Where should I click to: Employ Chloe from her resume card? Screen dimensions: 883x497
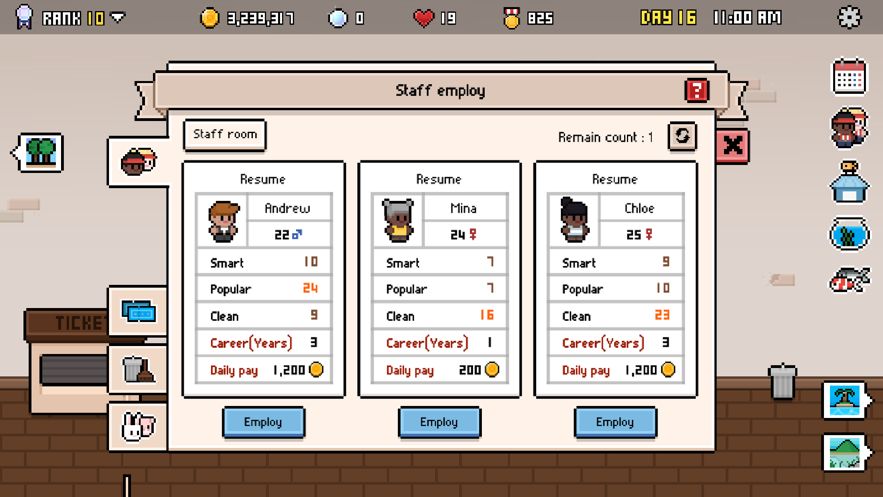615,422
